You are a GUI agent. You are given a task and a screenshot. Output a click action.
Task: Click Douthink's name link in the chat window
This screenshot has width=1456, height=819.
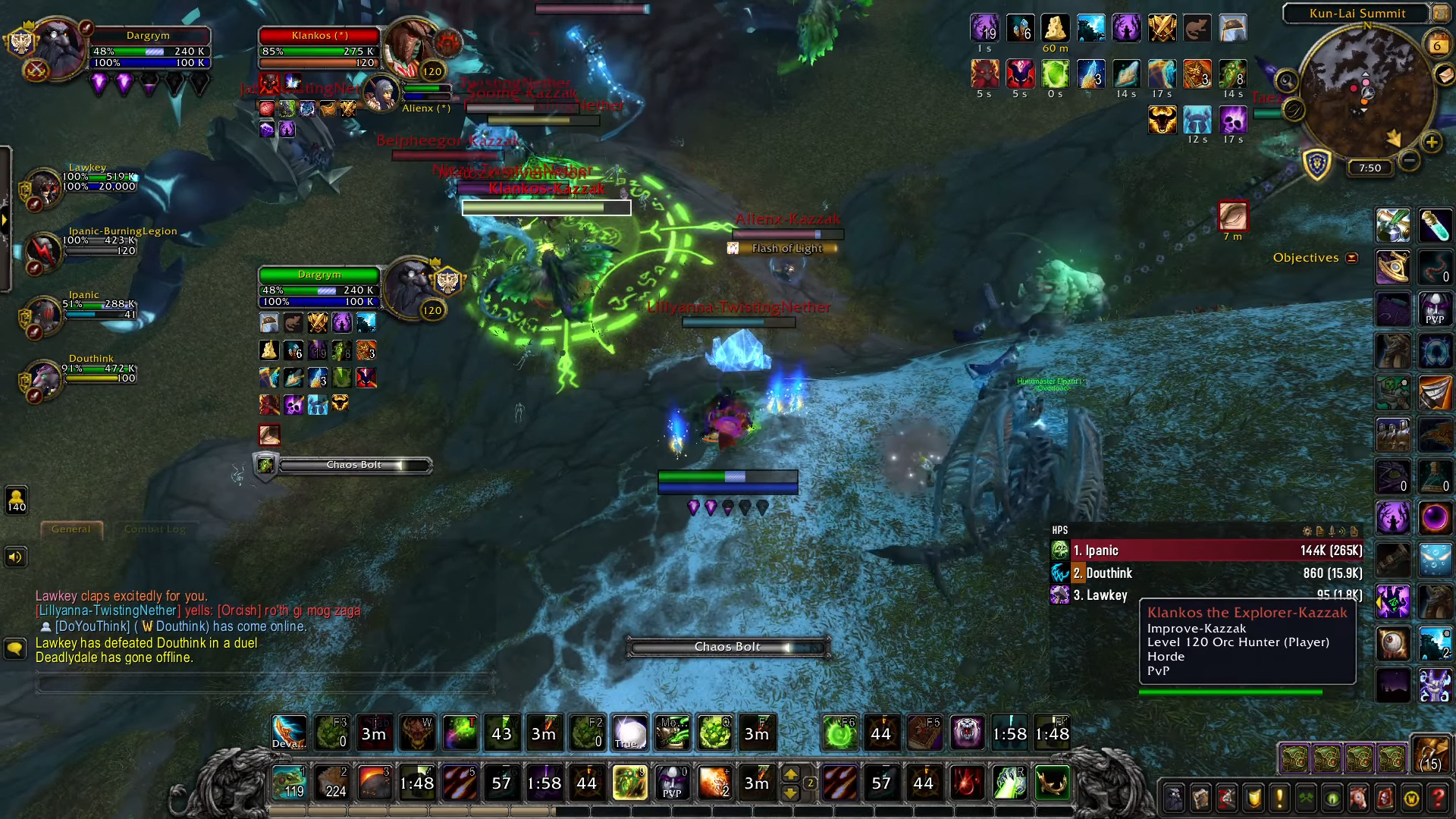(180, 626)
